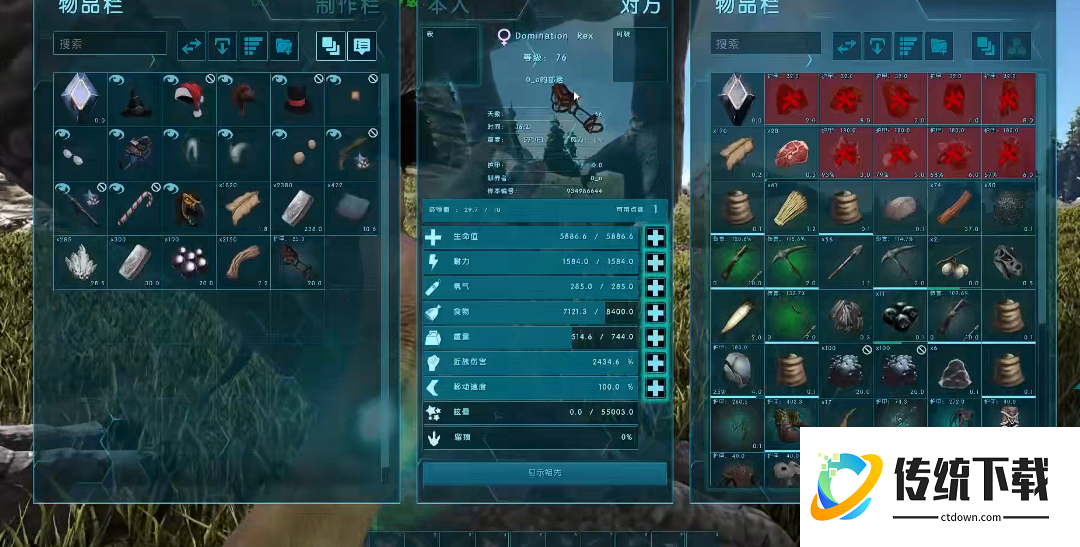
Task: Open the right panel's folder view button
Action: 938,46
